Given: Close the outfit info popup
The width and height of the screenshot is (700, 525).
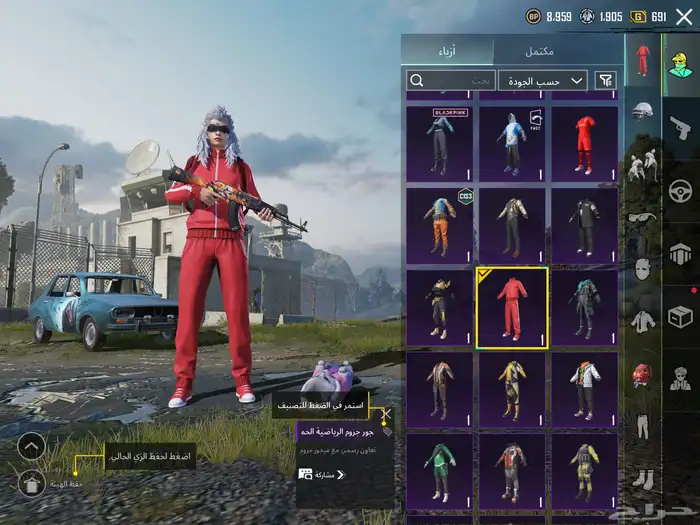Looking at the screenshot, I should [386, 411].
